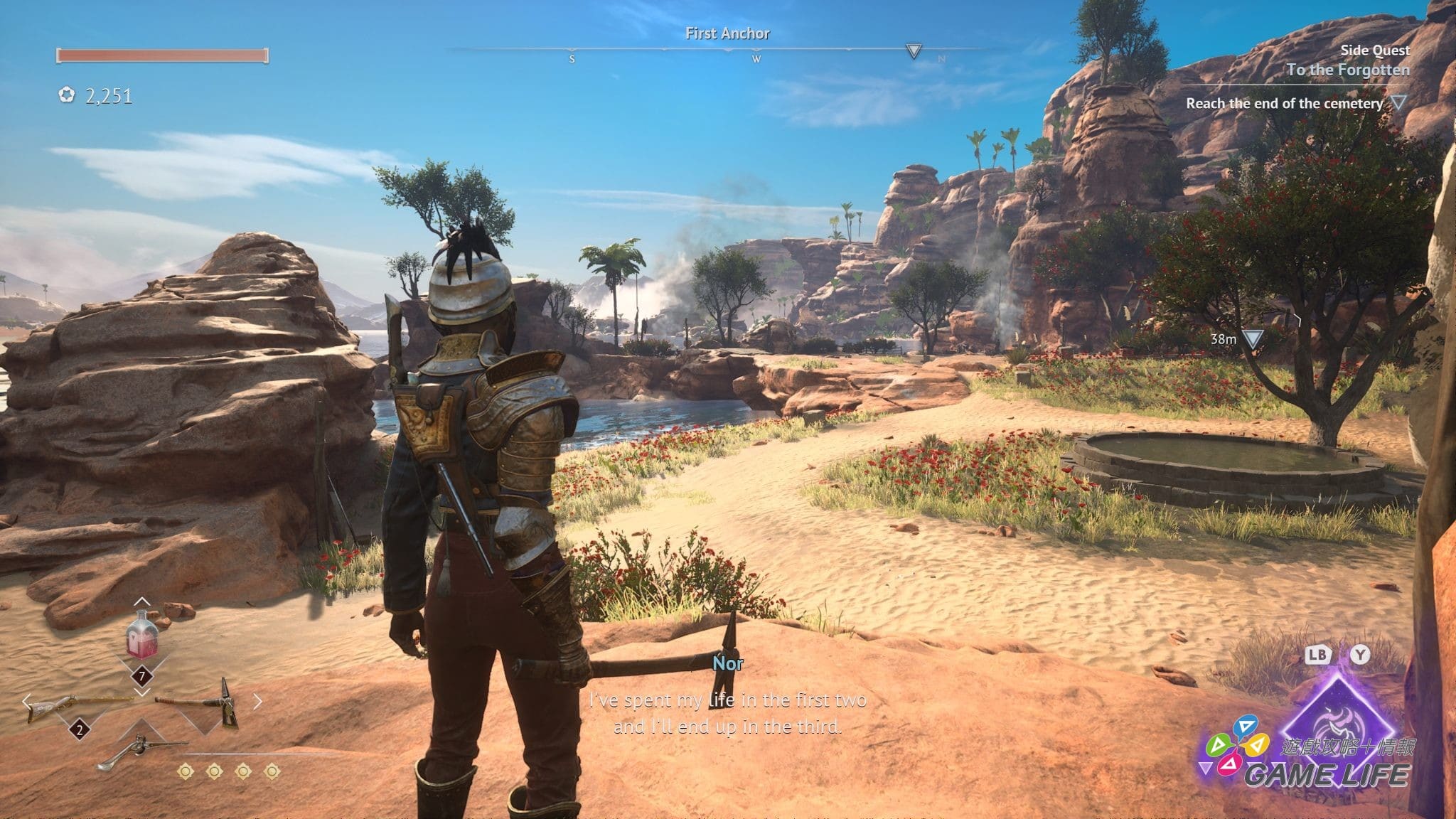Activate the purple diamond companion ability
1456x819 pixels.
pos(1337,718)
